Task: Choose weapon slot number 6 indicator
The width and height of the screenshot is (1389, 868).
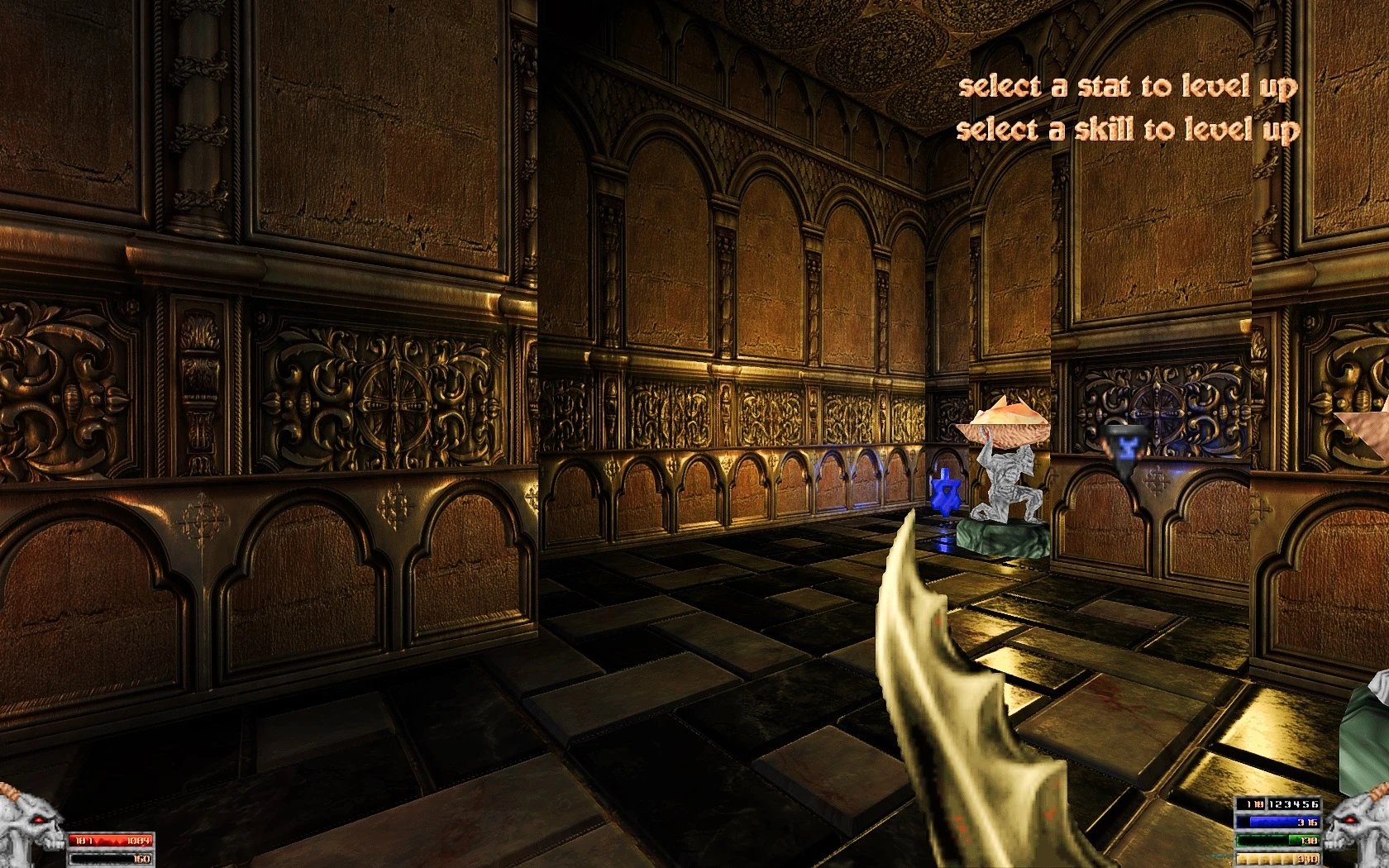Action: tap(1314, 804)
